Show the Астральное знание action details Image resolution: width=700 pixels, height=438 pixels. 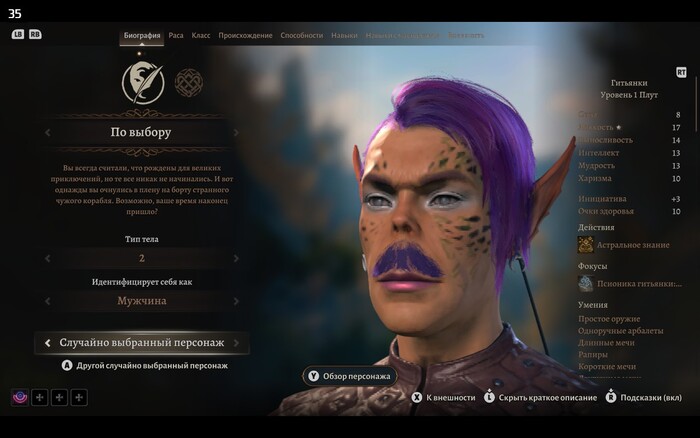pos(586,245)
